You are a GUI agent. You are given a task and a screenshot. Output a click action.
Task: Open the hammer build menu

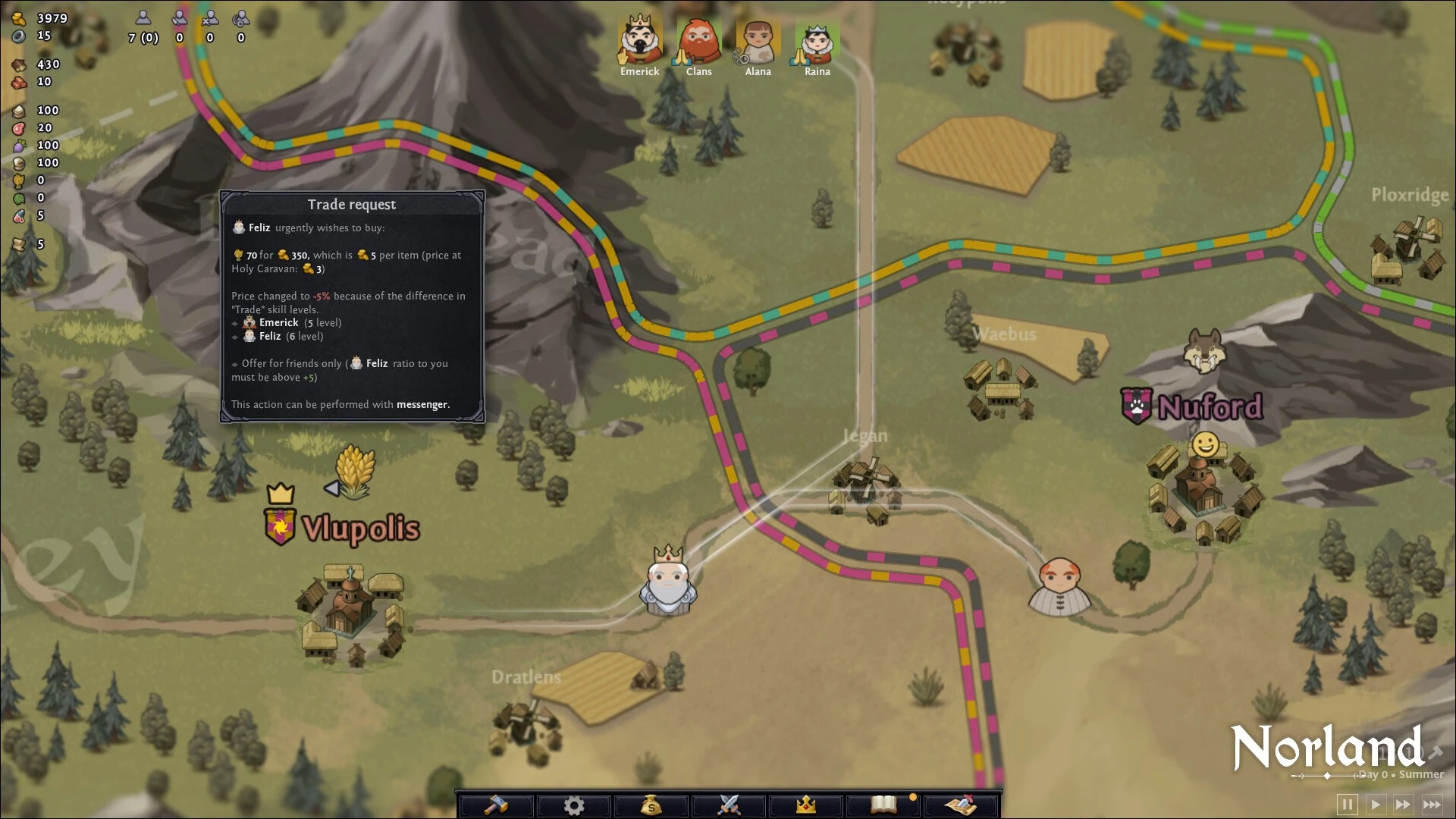pos(497,805)
